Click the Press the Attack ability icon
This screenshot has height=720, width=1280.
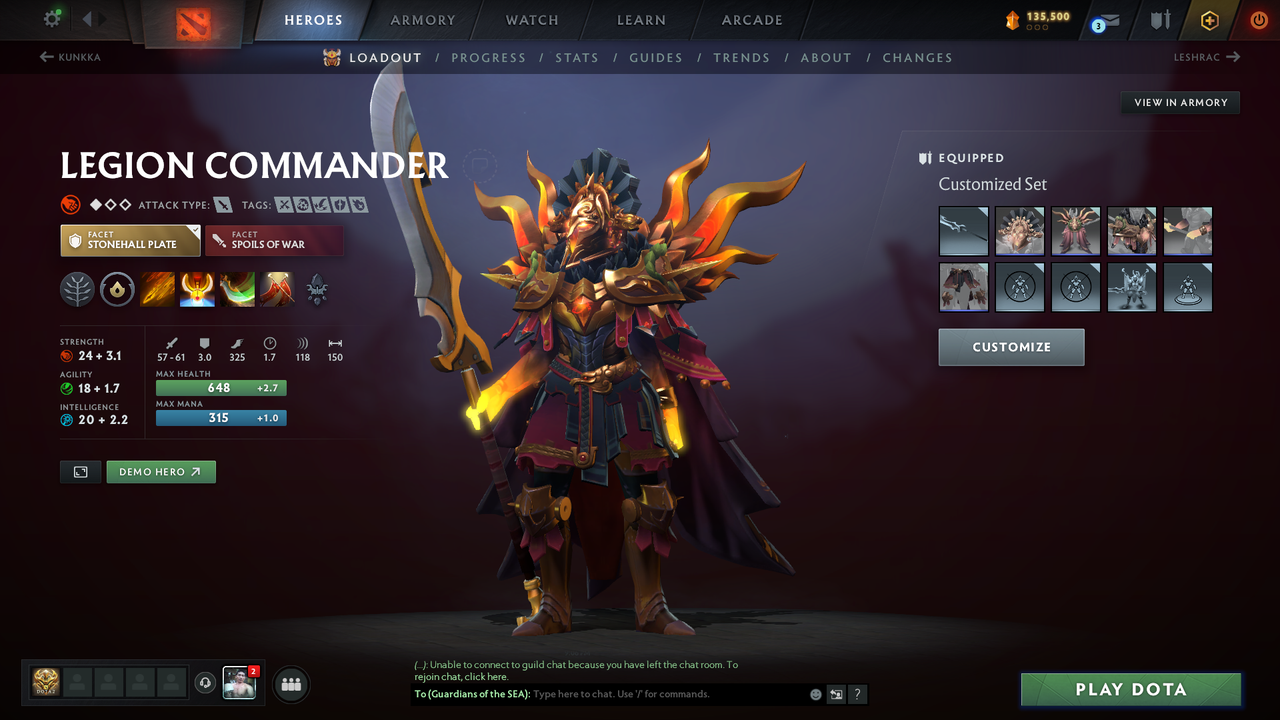197,290
